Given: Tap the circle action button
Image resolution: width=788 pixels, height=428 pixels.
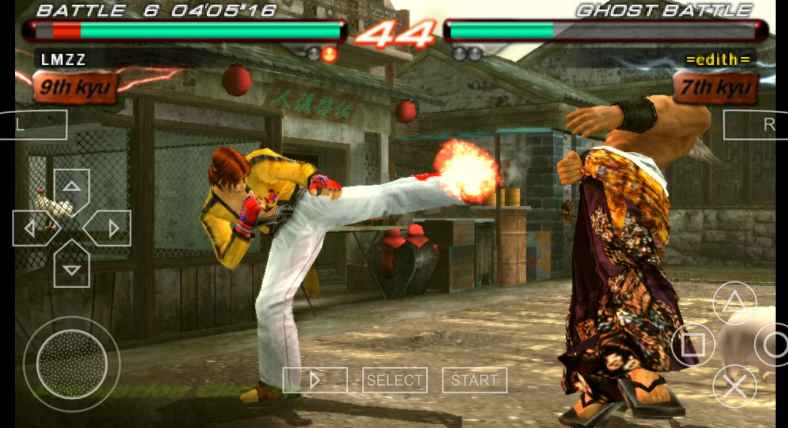Looking at the screenshot, I should click(x=774, y=345).
